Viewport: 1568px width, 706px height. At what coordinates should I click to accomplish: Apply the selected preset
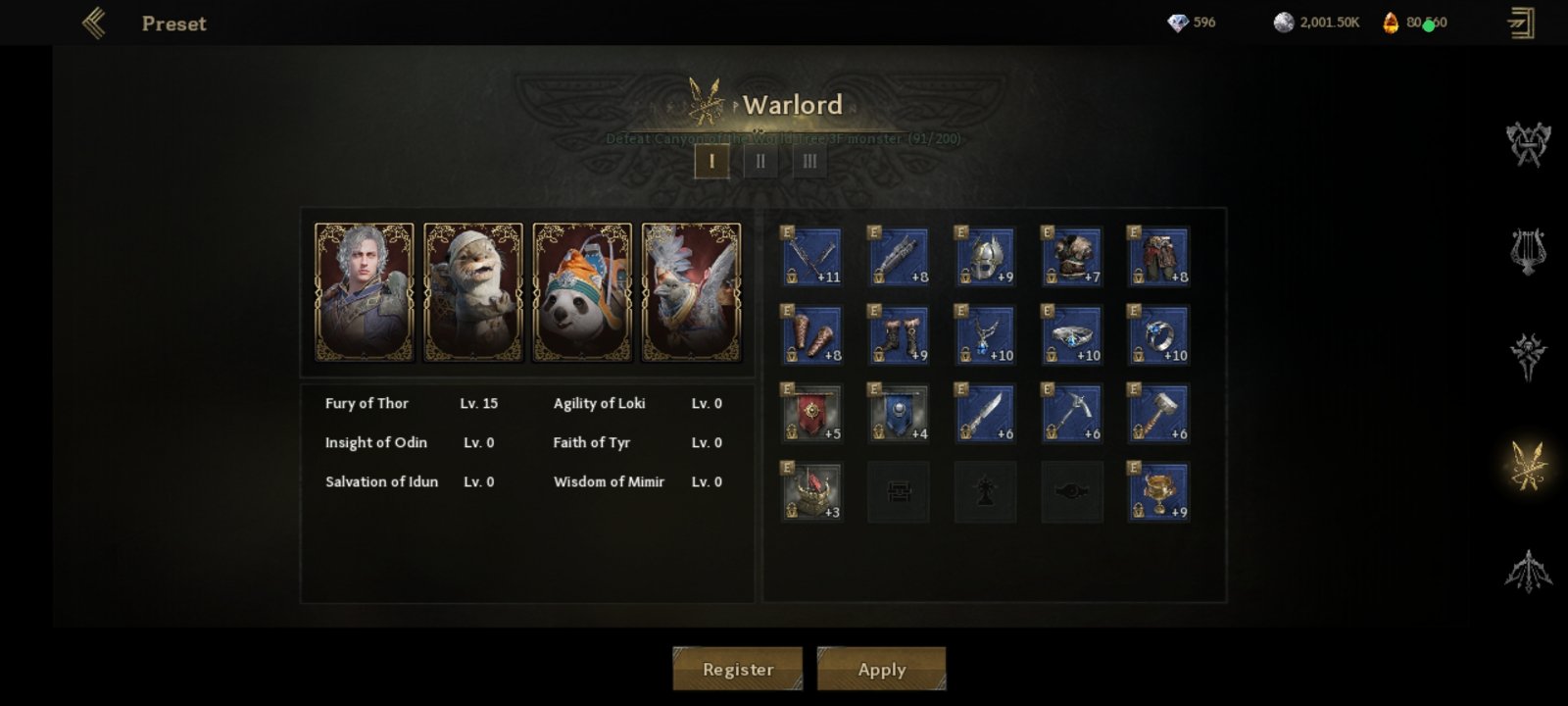[x=881, y=669]
